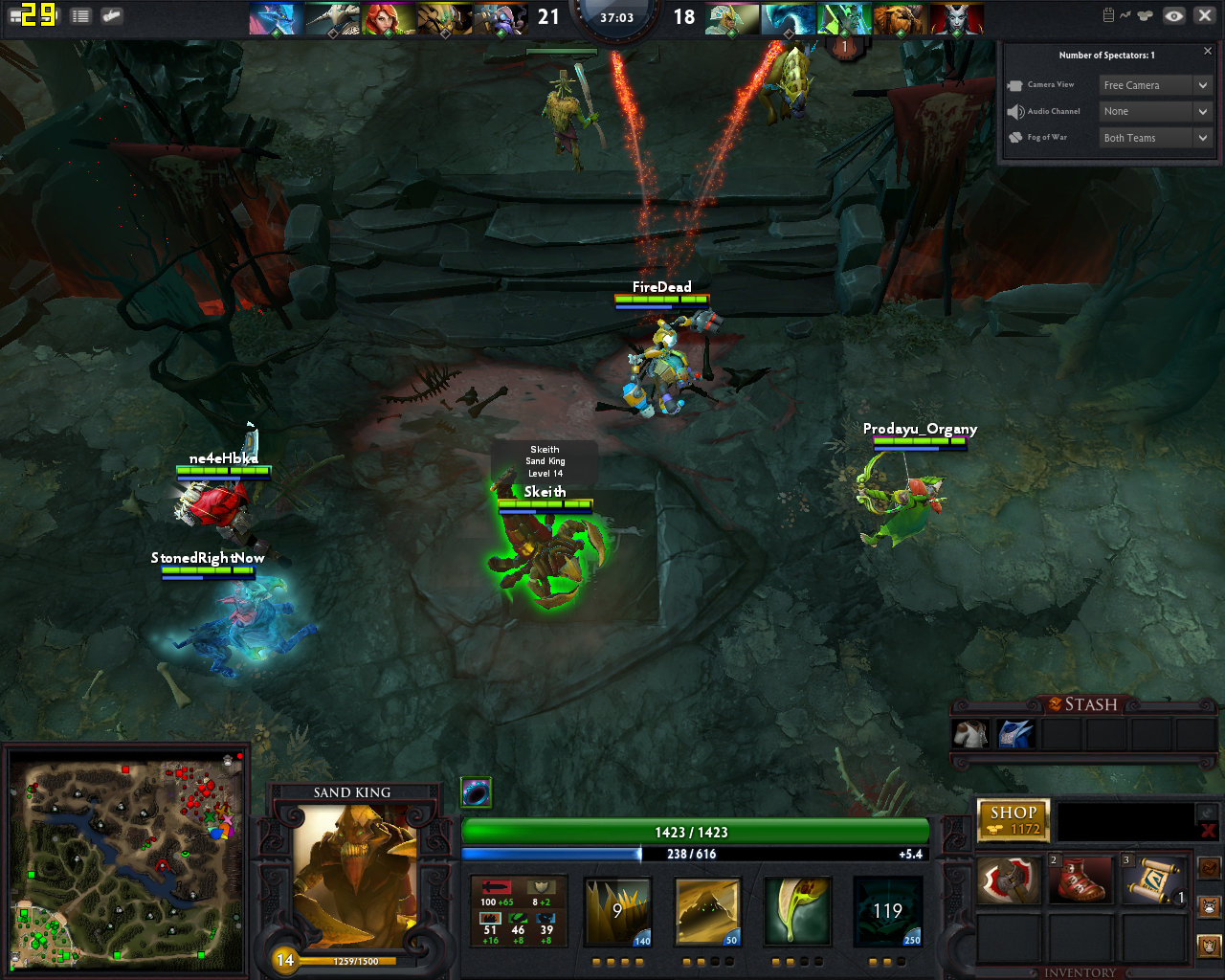Screen dimensions: 1225x980
Task: Cast the Sand Storm ability
Action: (707, 911)
